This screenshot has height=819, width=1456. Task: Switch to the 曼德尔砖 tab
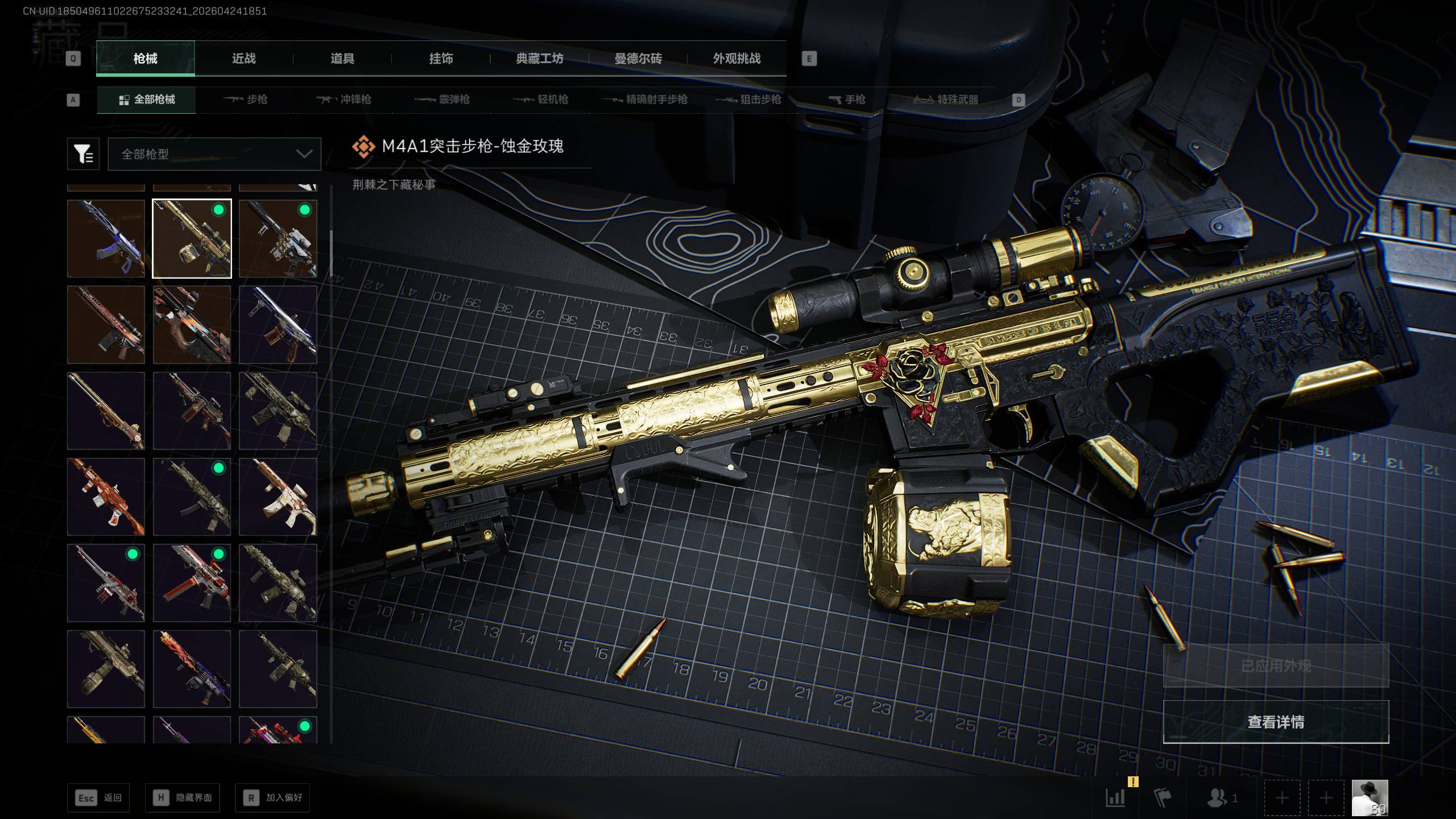tap(638, 59)
